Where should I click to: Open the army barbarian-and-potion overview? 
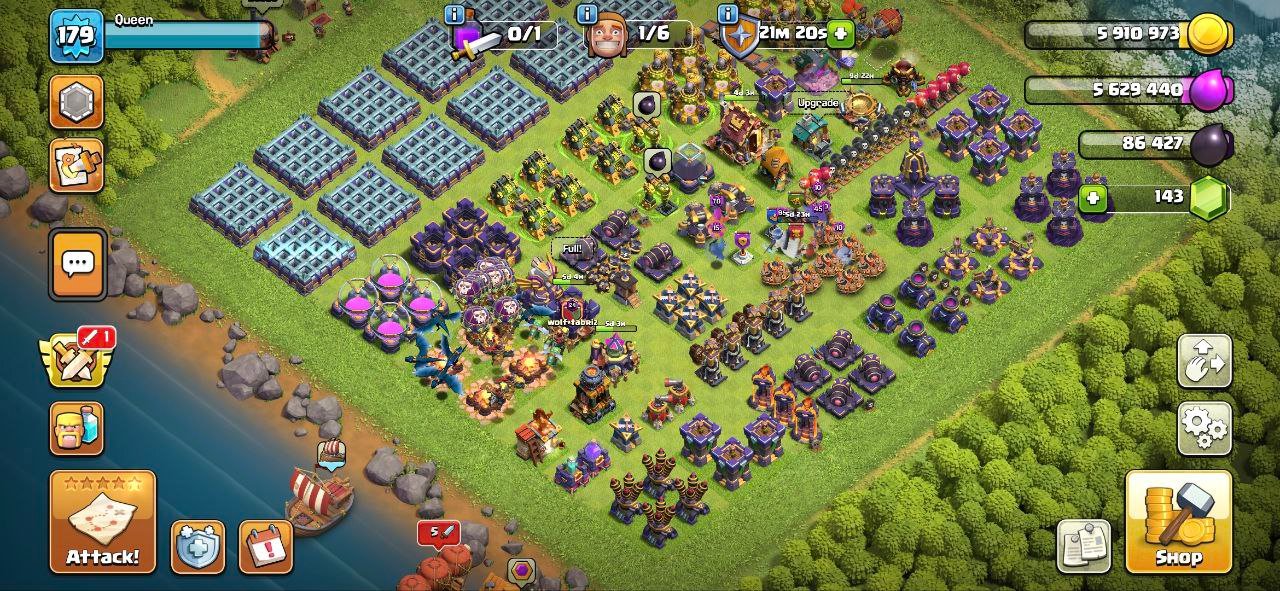click(76, 430)
